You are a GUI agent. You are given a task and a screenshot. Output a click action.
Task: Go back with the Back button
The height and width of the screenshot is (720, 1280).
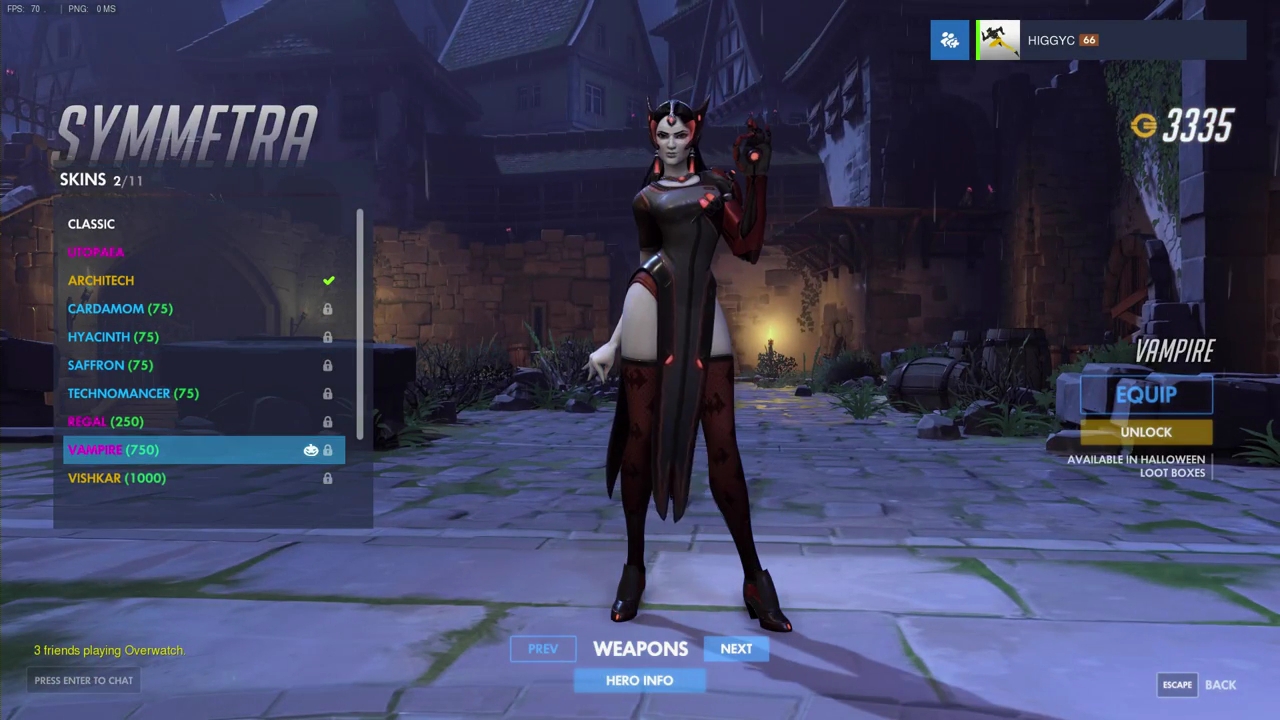1220,685
